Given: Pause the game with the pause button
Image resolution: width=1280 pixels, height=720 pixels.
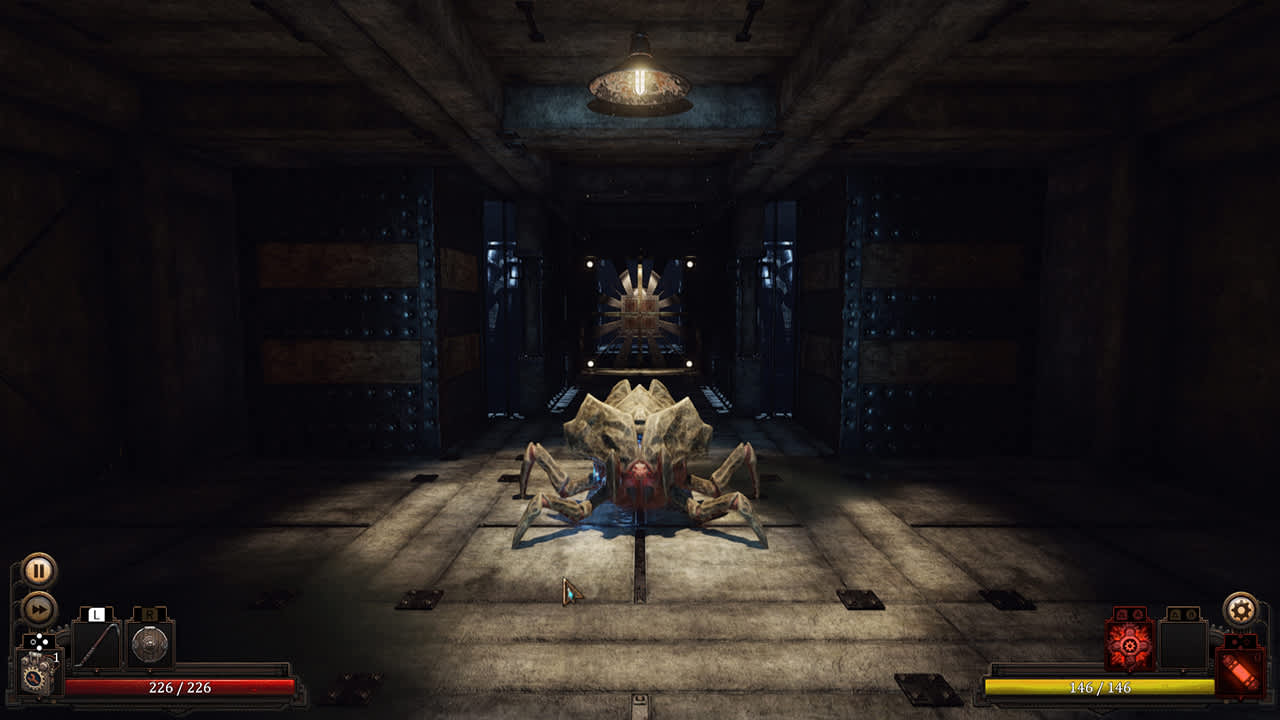Looking at the screenshot, I should [x=37, y=570].
